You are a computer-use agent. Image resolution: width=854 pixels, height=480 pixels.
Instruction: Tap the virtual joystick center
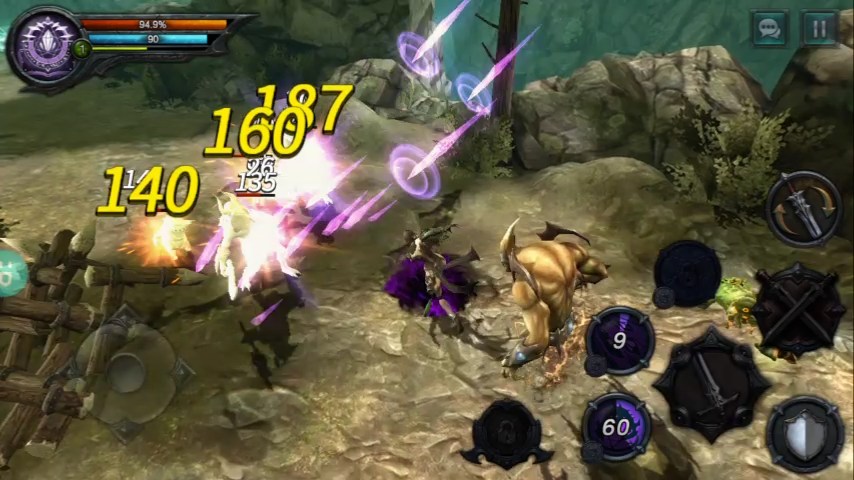click(x=127, y=371)
